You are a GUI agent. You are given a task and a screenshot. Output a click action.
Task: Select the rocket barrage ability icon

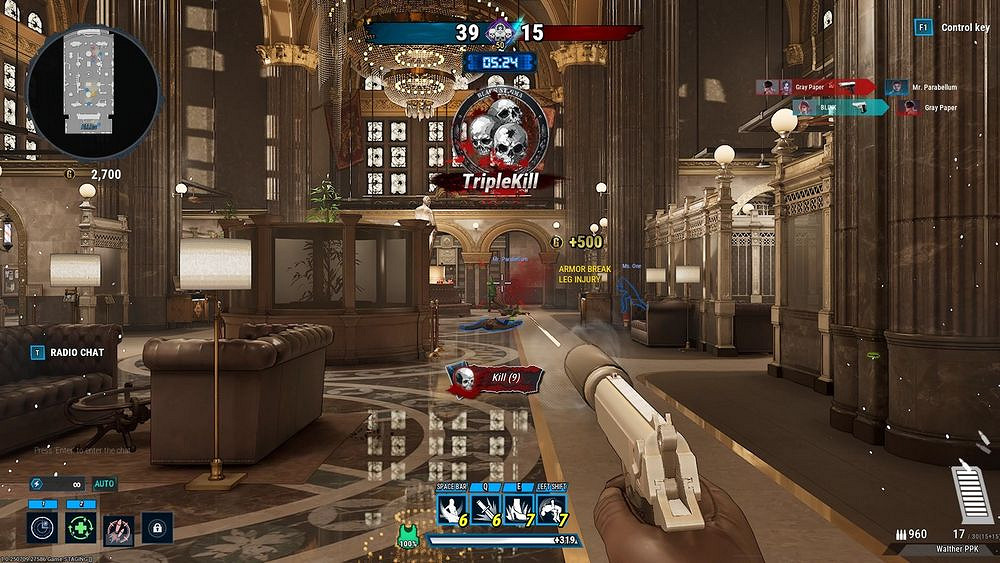coord(119,527)
